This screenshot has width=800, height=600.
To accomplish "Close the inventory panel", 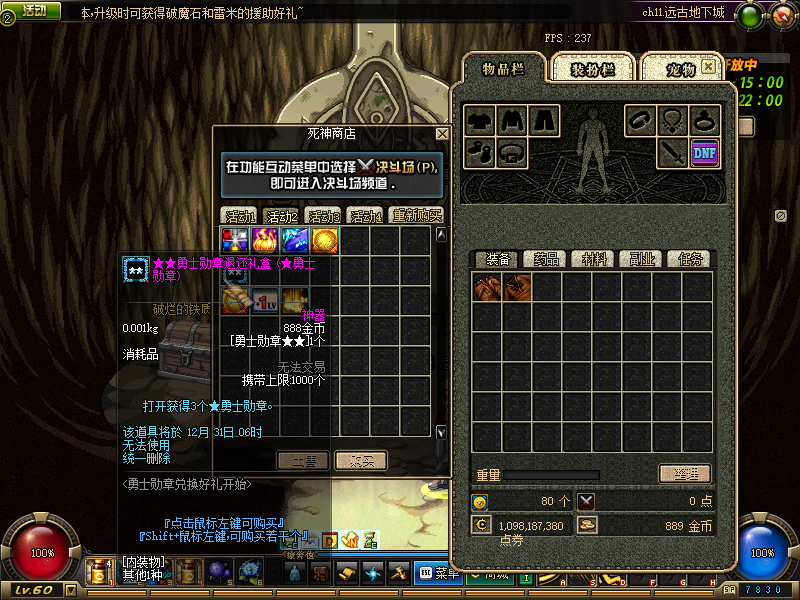I will [x=708, y=66].
